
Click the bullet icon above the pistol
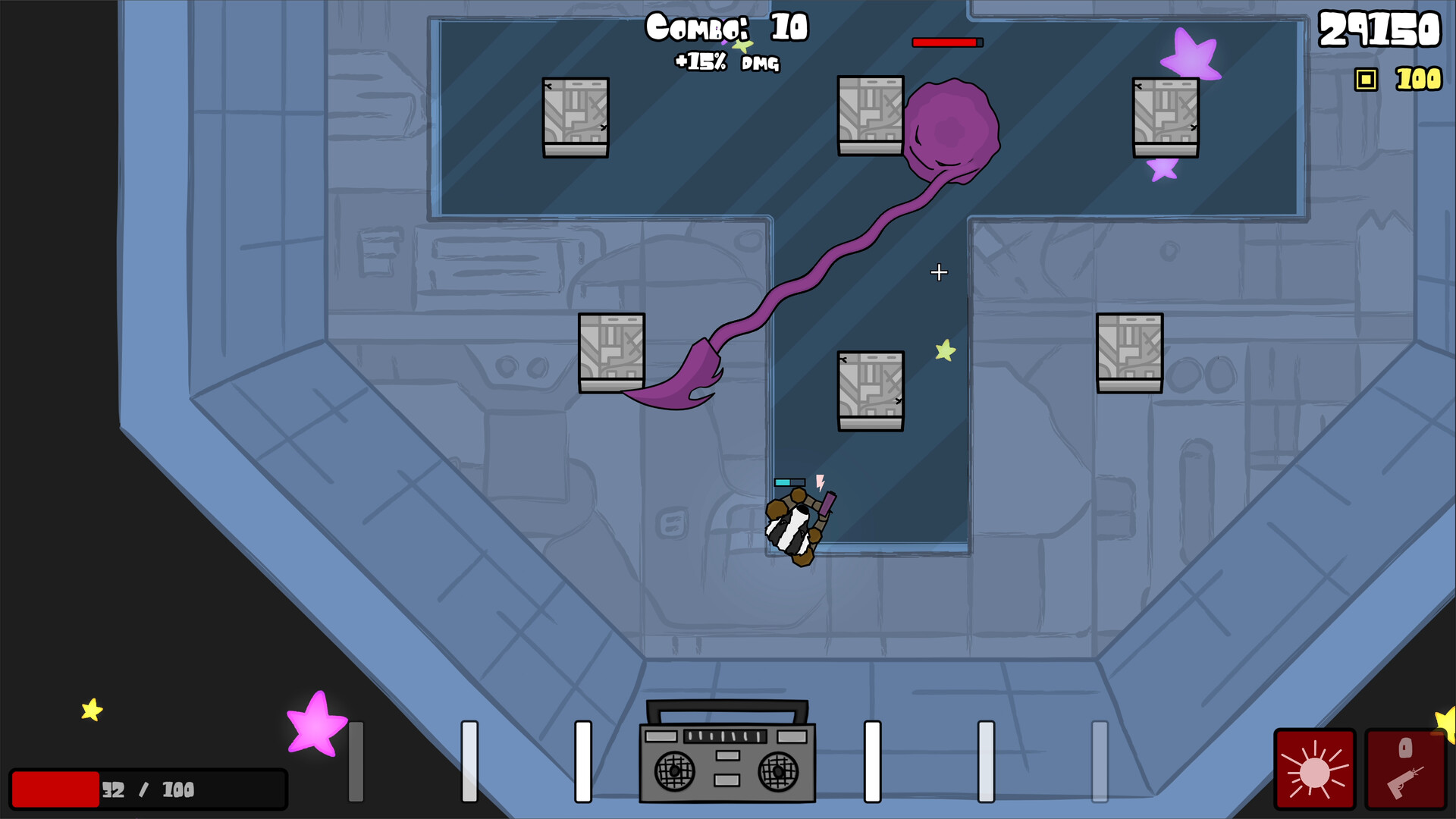pyautogui.click(x=1407, y=747)
